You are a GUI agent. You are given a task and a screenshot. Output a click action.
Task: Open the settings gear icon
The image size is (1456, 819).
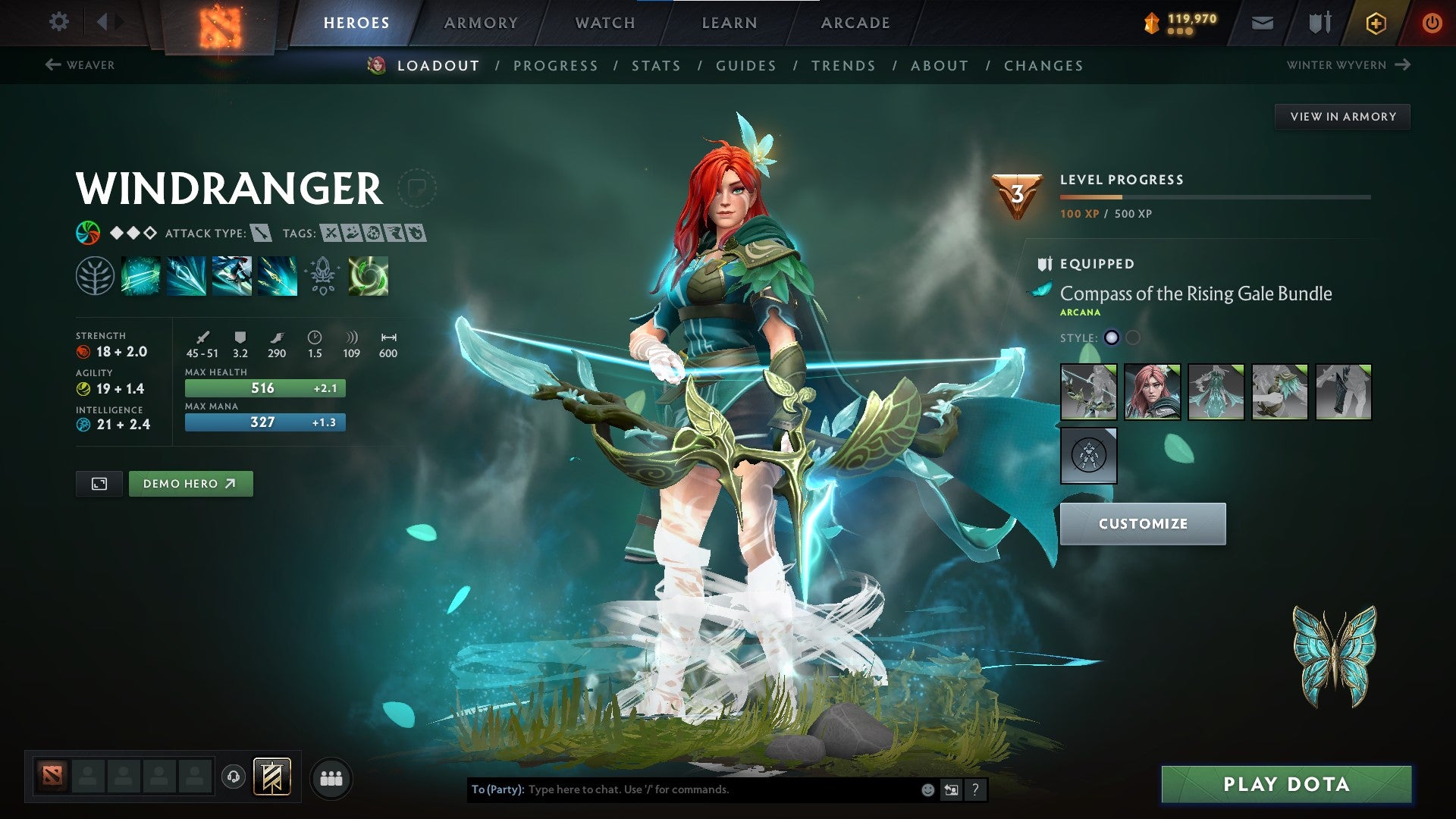click(x=58, y=22)
